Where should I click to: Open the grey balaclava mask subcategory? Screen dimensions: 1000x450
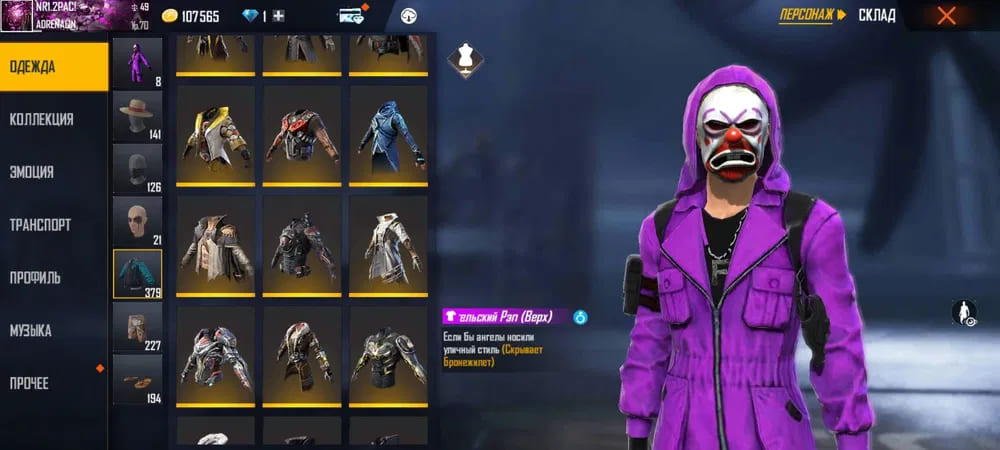pyautogui.click(x=137, y=169)
